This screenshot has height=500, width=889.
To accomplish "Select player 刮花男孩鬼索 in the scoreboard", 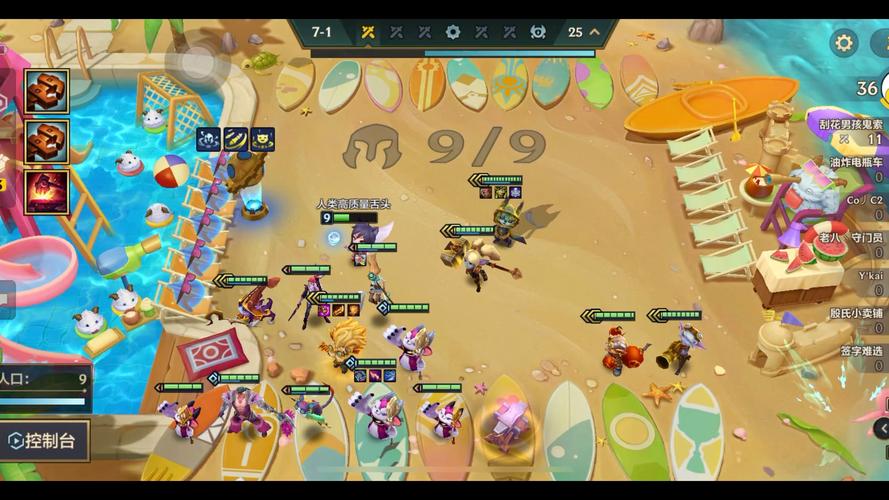I will point(850,125).
